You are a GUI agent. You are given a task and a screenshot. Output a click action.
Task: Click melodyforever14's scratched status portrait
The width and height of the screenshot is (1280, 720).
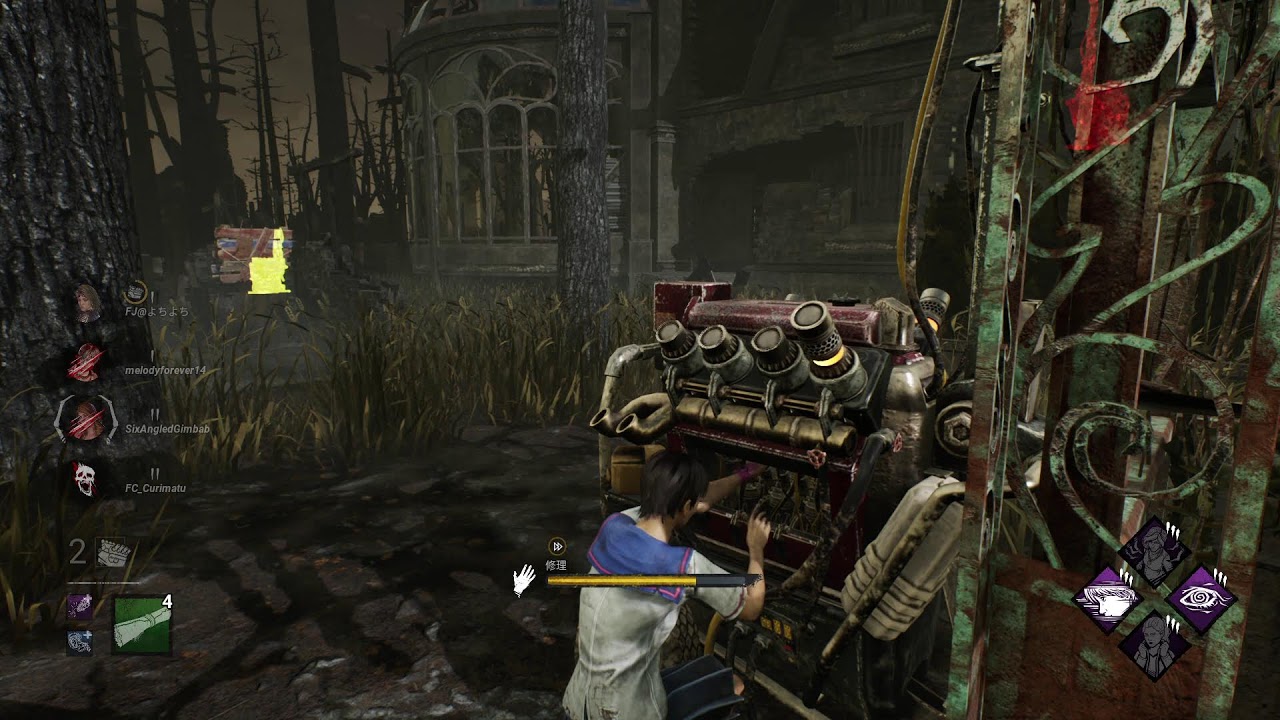pos(87,361)
